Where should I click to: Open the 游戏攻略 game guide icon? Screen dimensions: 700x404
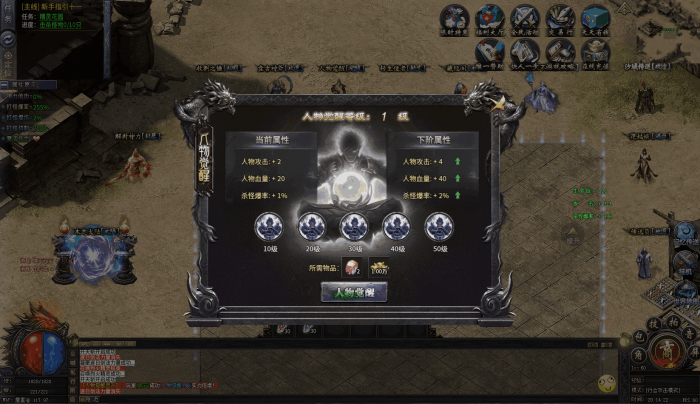tap(559, 51)
